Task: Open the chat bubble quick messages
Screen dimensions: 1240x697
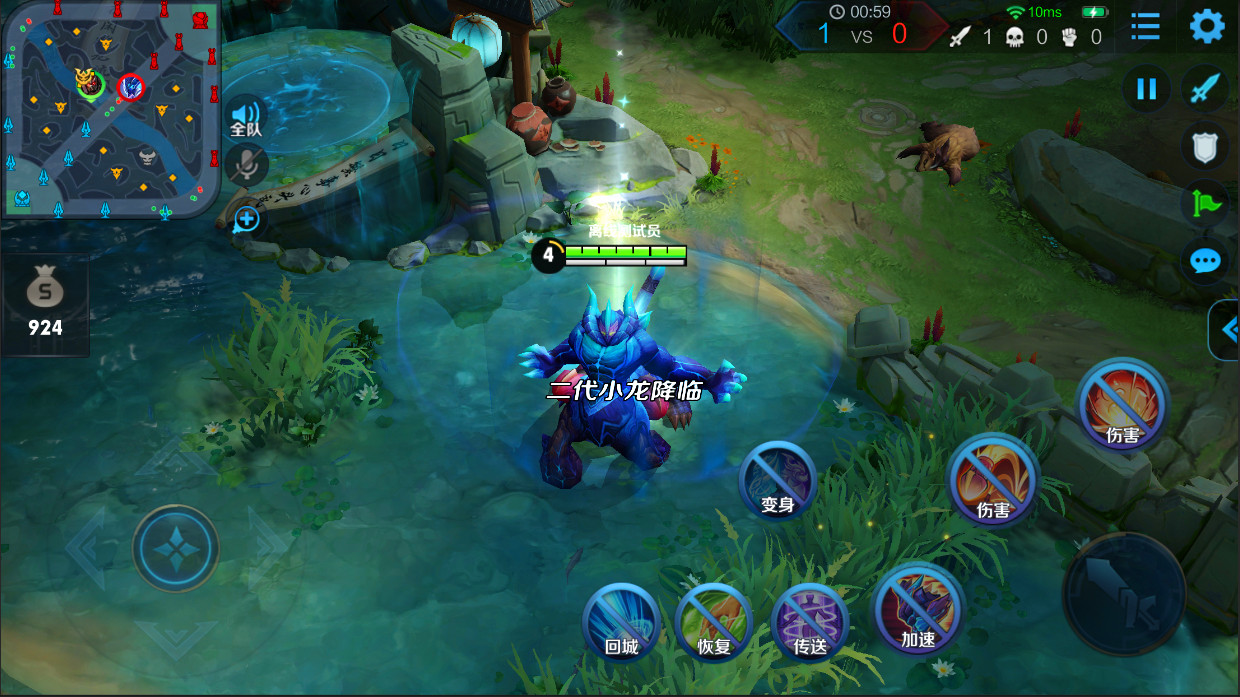Action: (x=1205, y=261)
